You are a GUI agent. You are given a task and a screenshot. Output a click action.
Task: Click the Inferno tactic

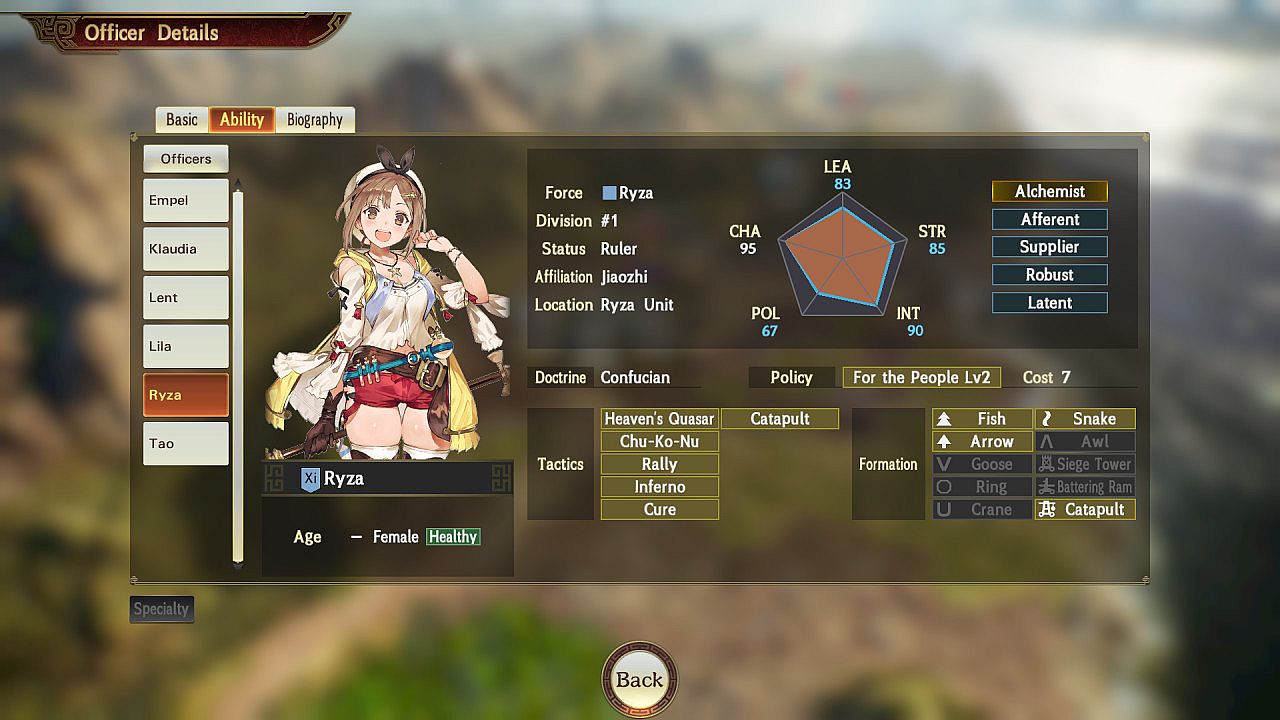point(659,487)
